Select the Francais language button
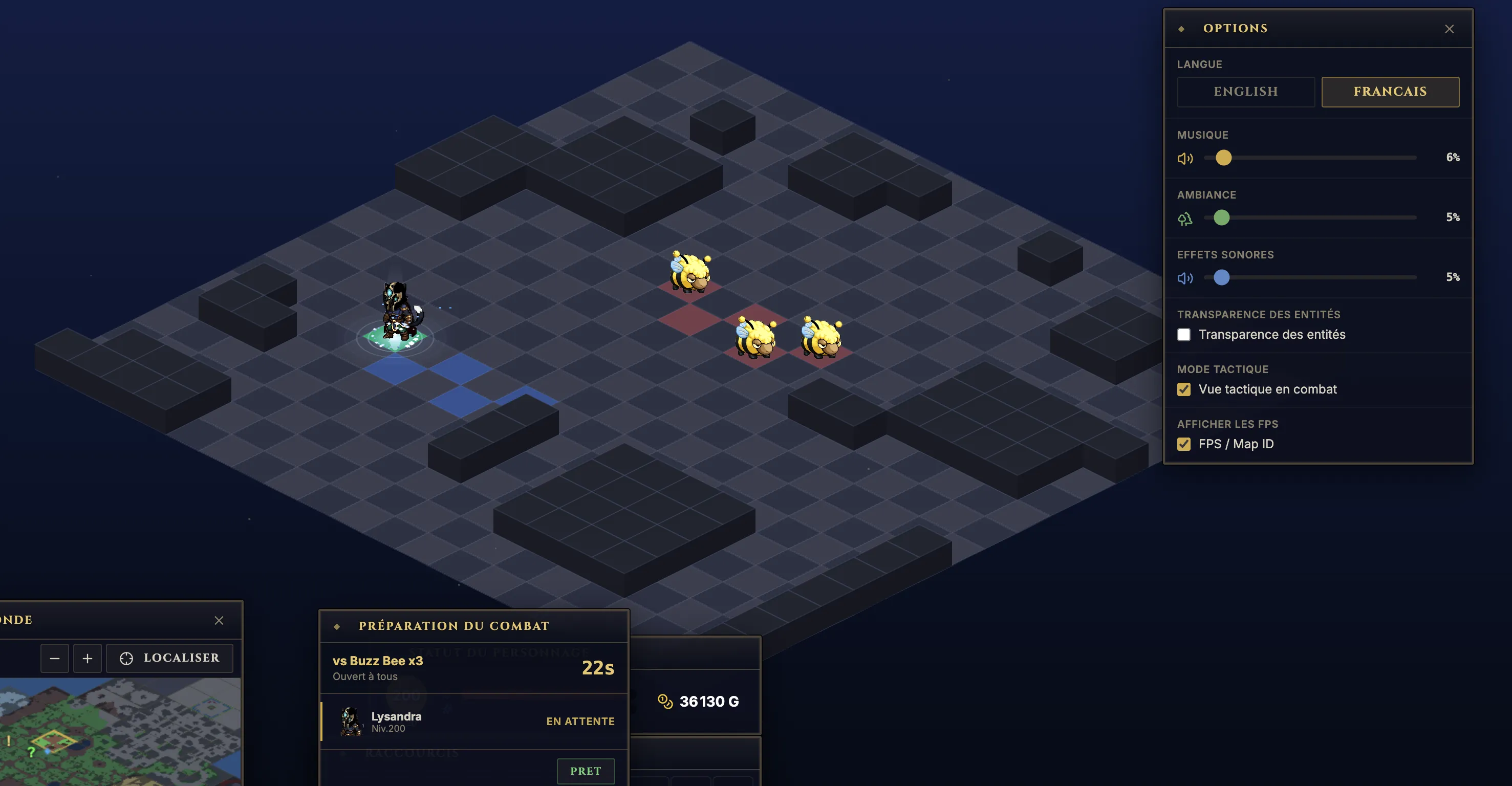This screenshot has width=1512, height=786. (1389, 92)
